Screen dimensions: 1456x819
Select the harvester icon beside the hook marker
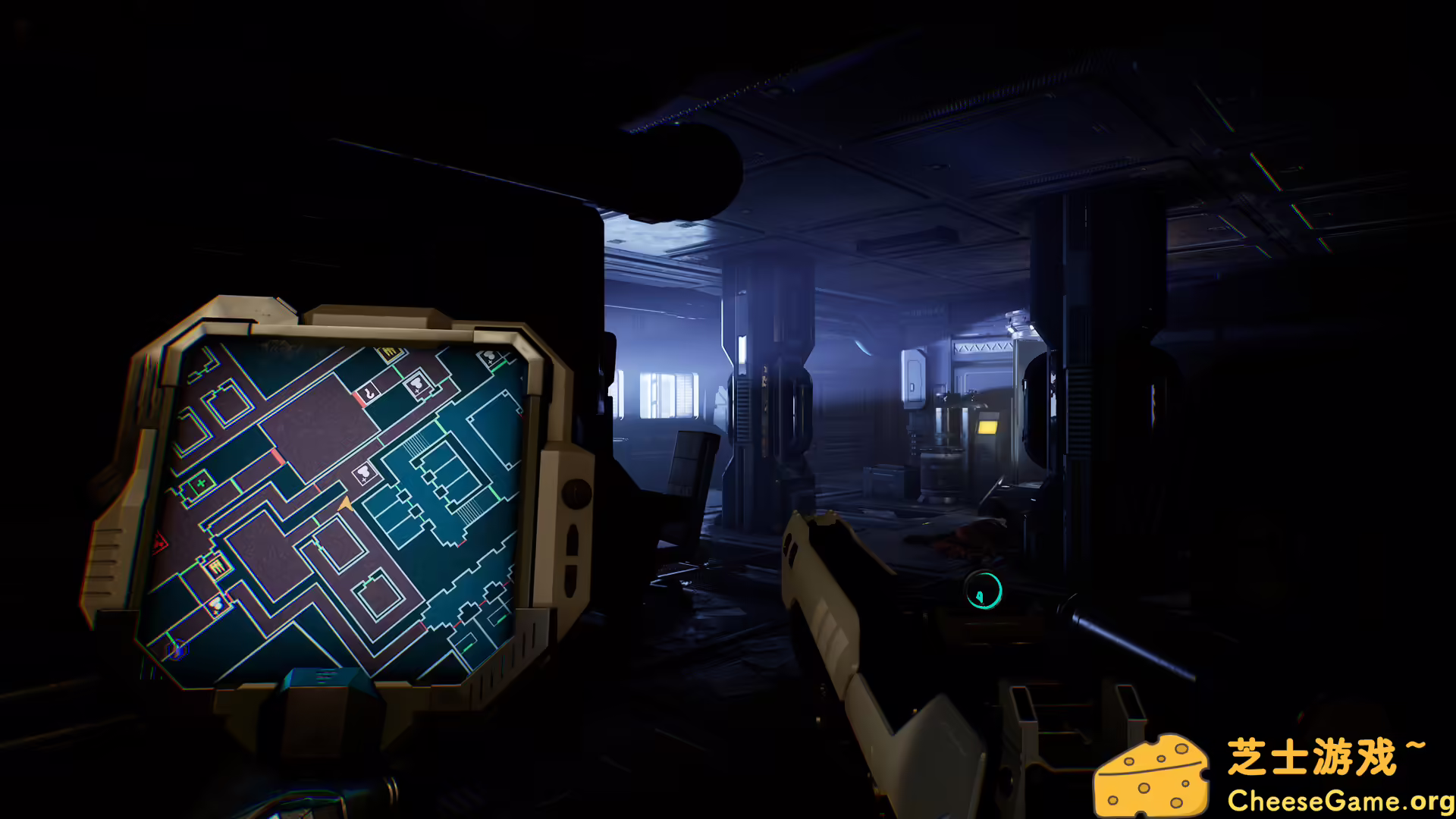click(x=418, y=384)
